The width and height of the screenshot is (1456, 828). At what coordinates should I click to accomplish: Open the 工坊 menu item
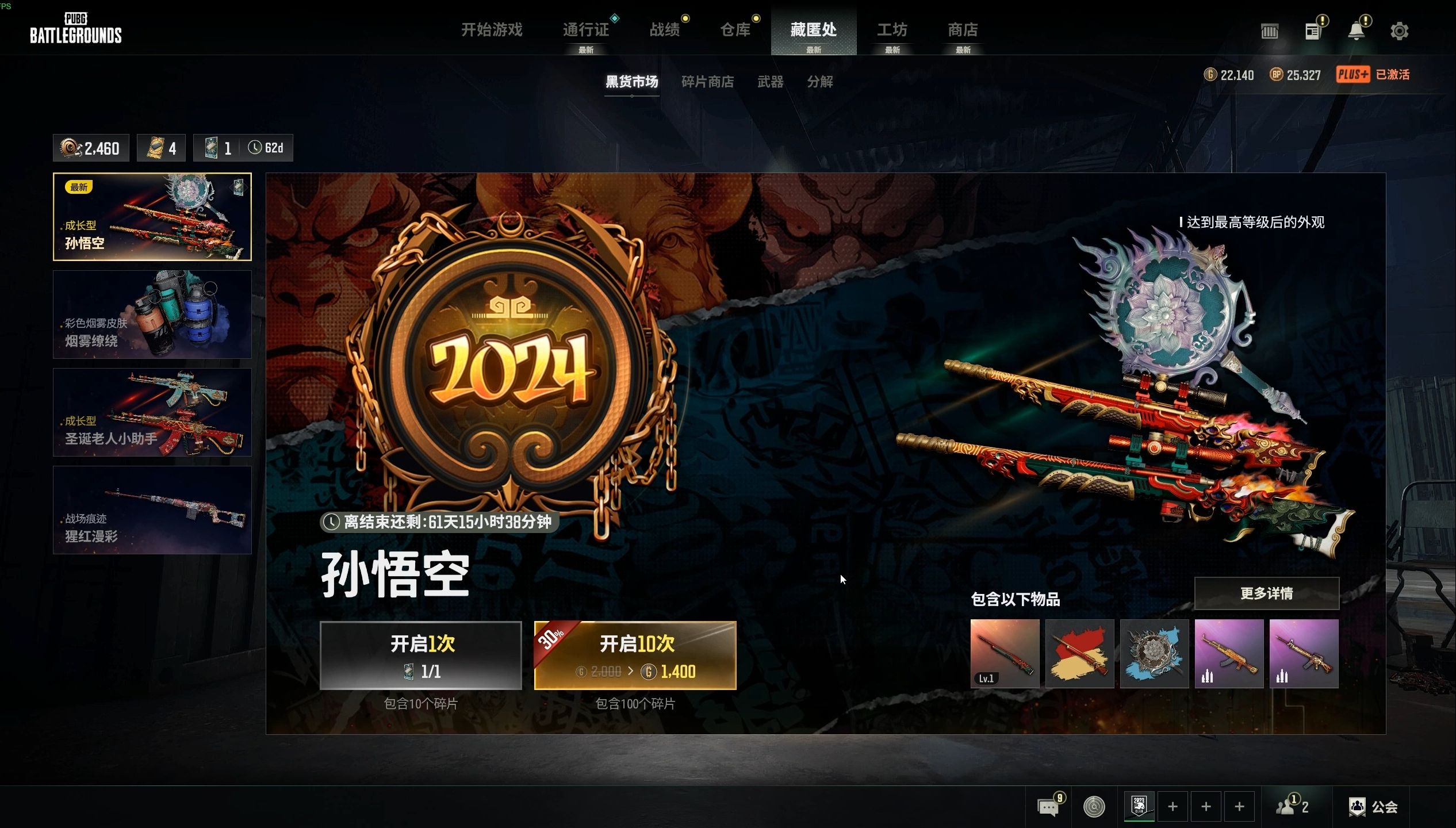pyautogui.click(x=891, y=30)
